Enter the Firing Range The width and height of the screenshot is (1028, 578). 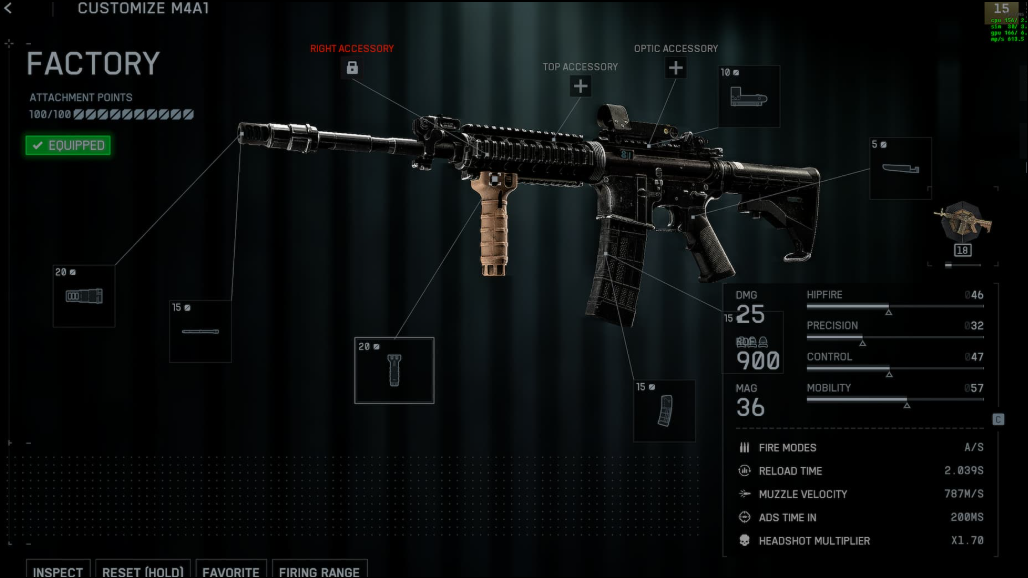(x=319, y=571)
